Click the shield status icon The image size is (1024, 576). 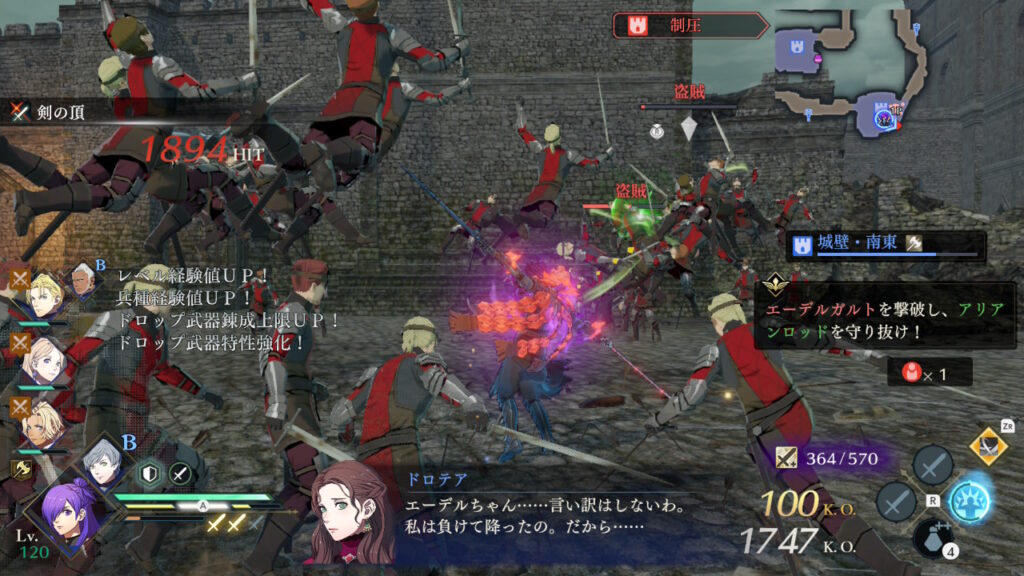click(148, 475)
